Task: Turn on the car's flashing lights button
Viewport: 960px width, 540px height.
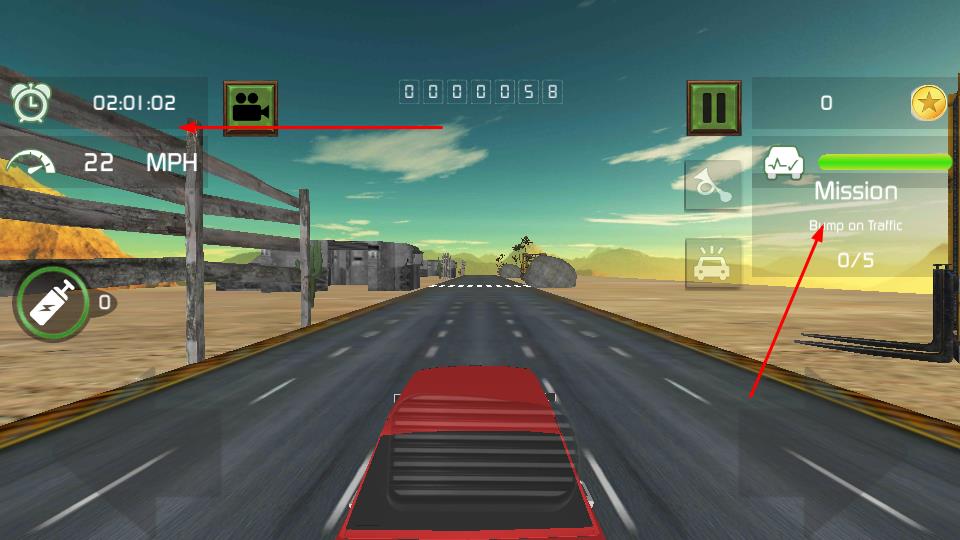Action: pos(713,264)
